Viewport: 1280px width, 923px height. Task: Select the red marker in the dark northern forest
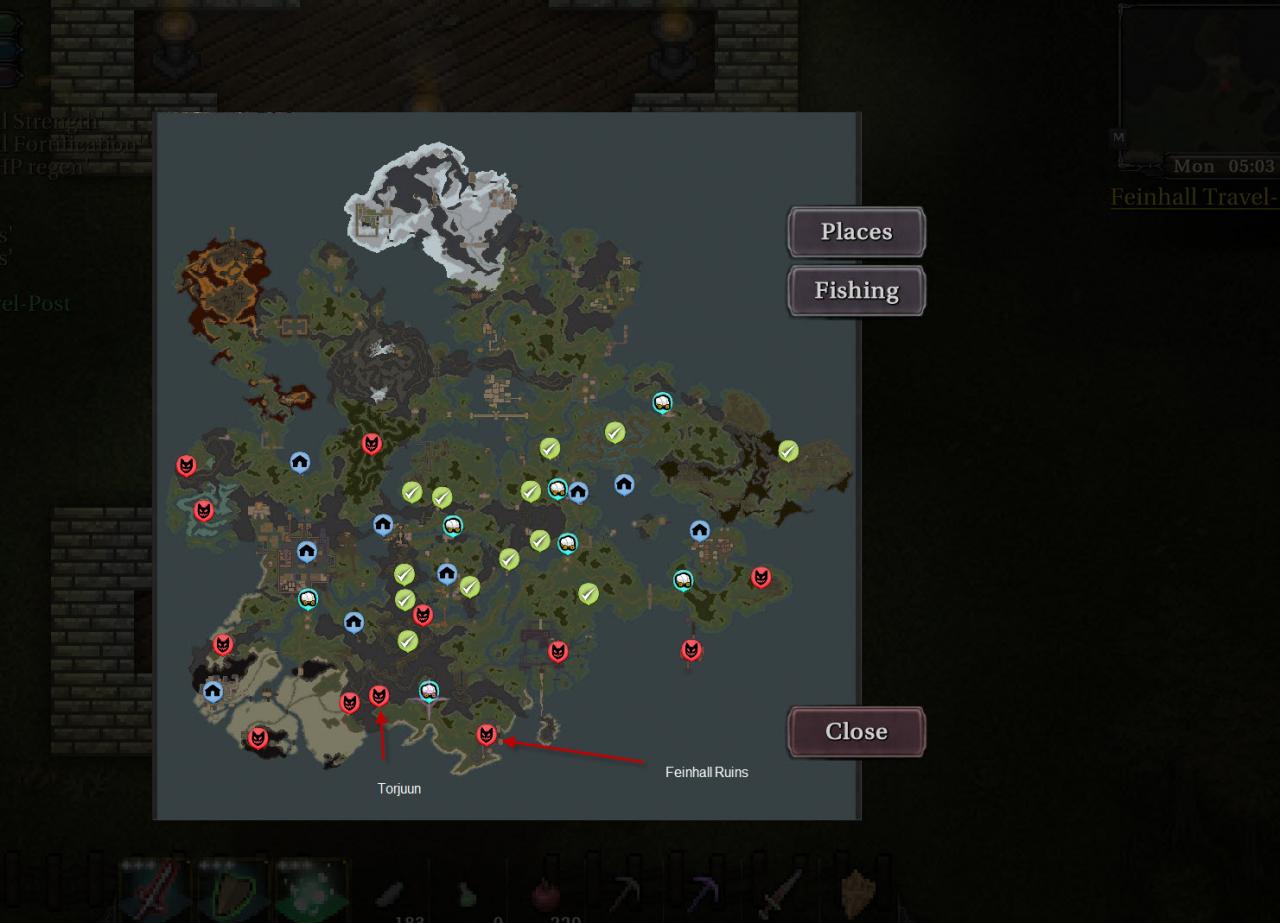(371, 444)
